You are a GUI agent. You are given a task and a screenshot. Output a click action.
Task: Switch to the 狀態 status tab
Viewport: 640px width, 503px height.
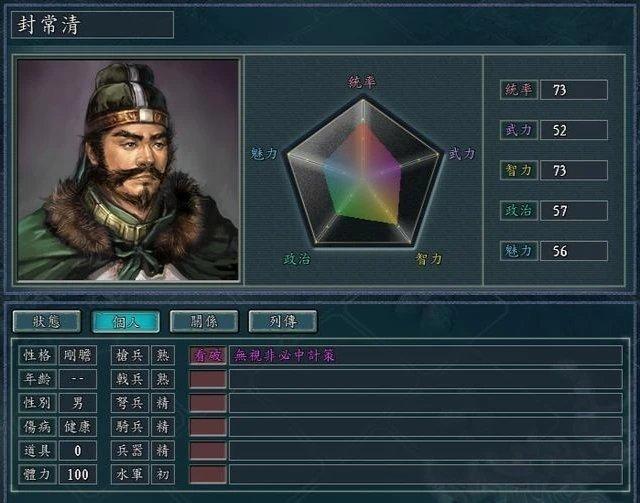[x=47, y=321]
